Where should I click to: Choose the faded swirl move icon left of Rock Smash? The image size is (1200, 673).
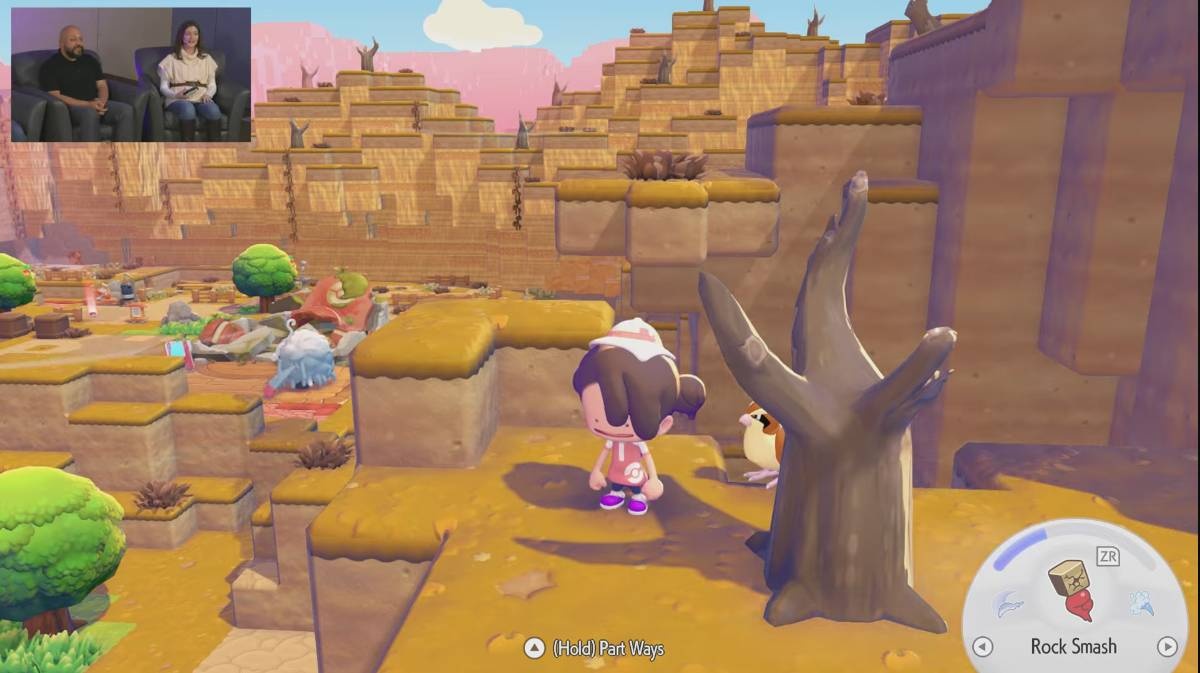[1008, 603]
